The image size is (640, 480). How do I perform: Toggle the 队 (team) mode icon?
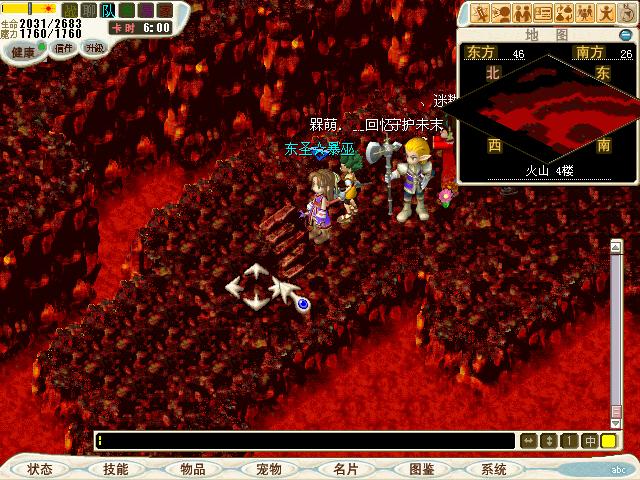(x=108, y=10)
